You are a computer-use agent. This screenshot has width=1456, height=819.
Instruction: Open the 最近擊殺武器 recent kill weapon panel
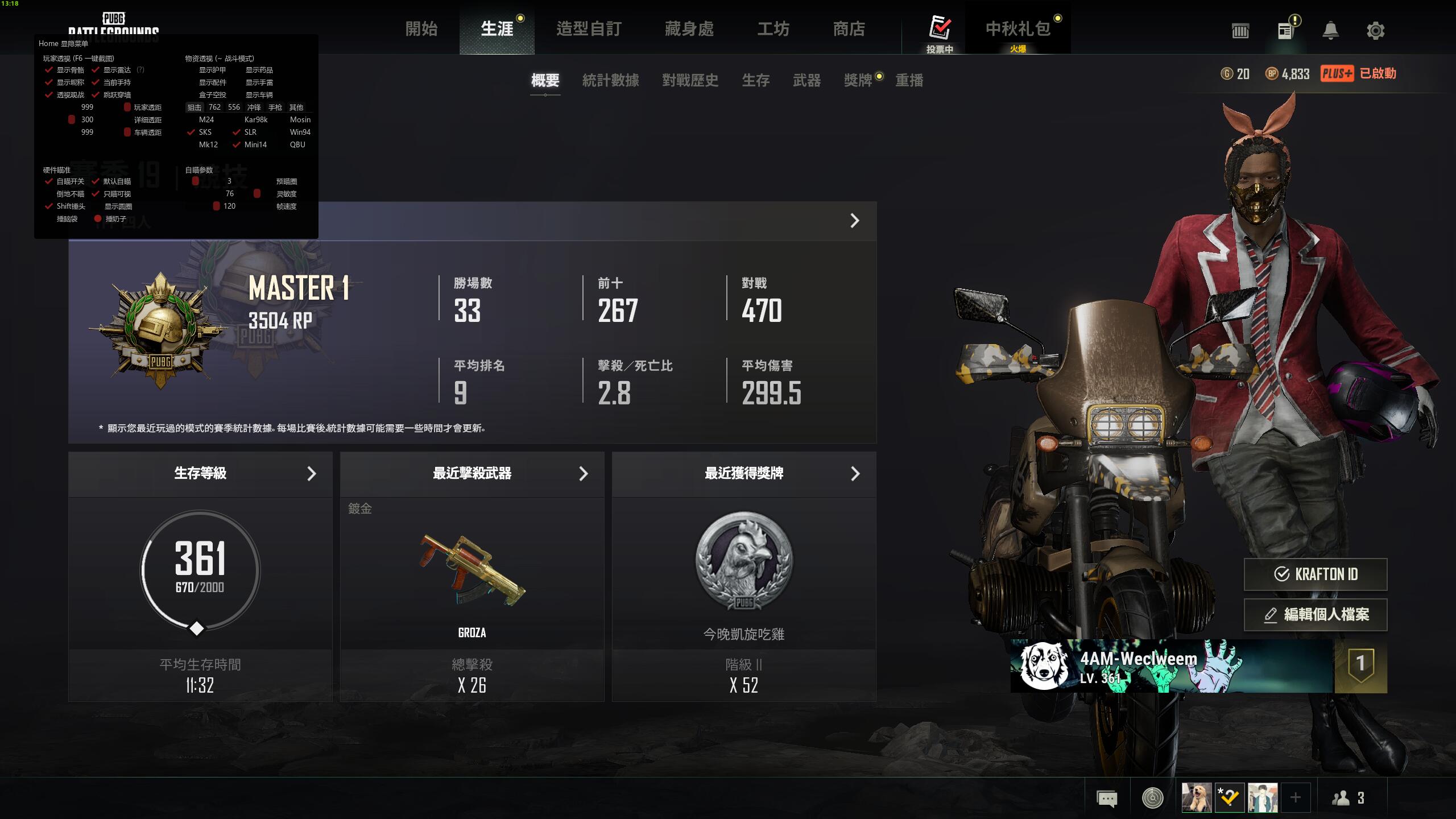[x=472, y=474]
